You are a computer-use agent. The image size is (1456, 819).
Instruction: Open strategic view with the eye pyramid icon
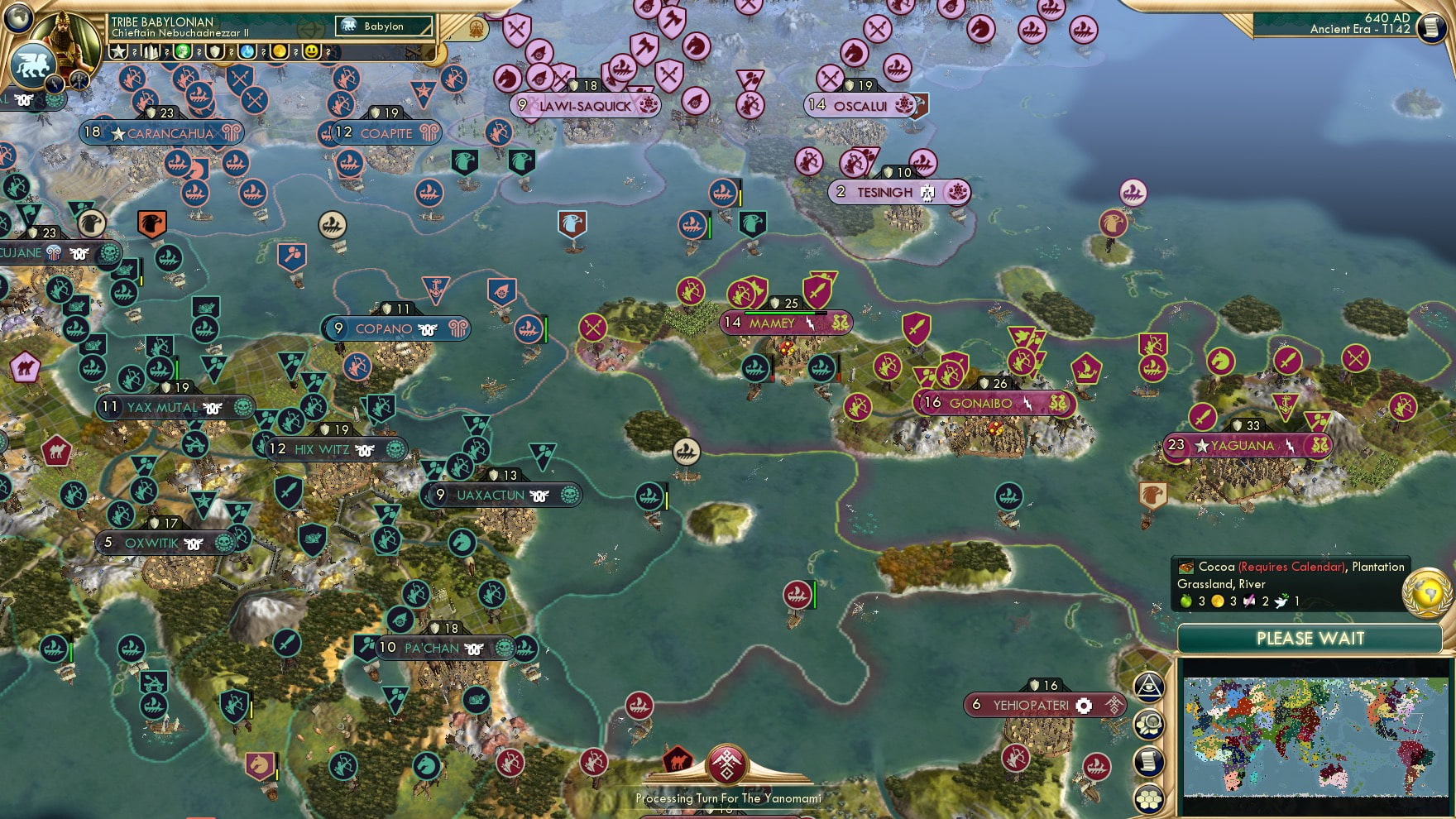coord(1148,685)
